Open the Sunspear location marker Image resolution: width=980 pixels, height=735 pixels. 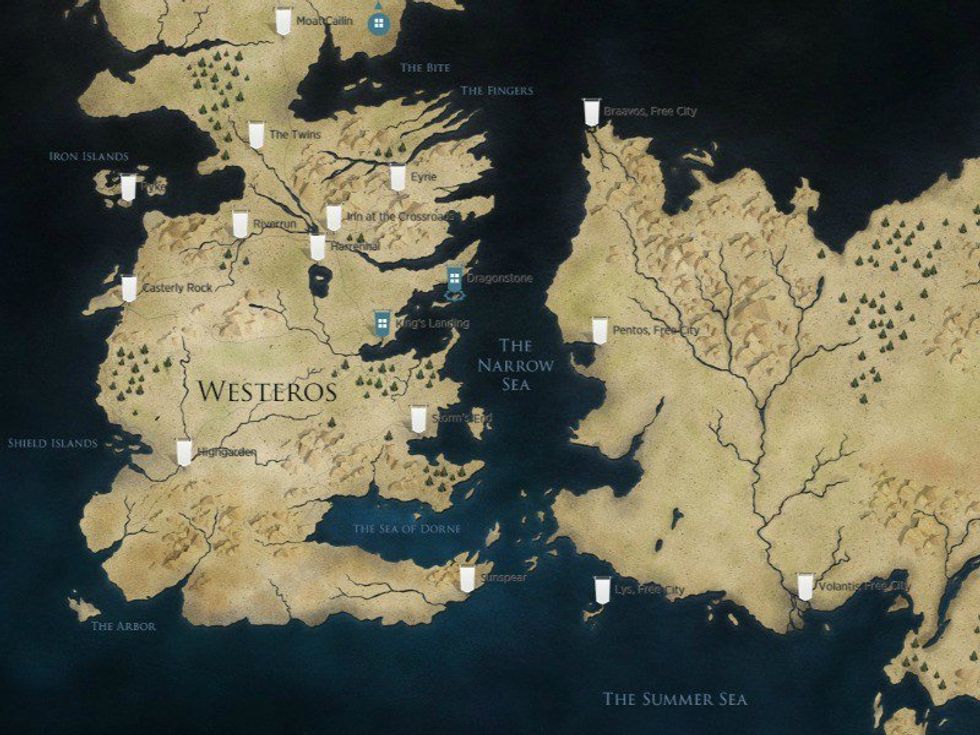[466, 578]
